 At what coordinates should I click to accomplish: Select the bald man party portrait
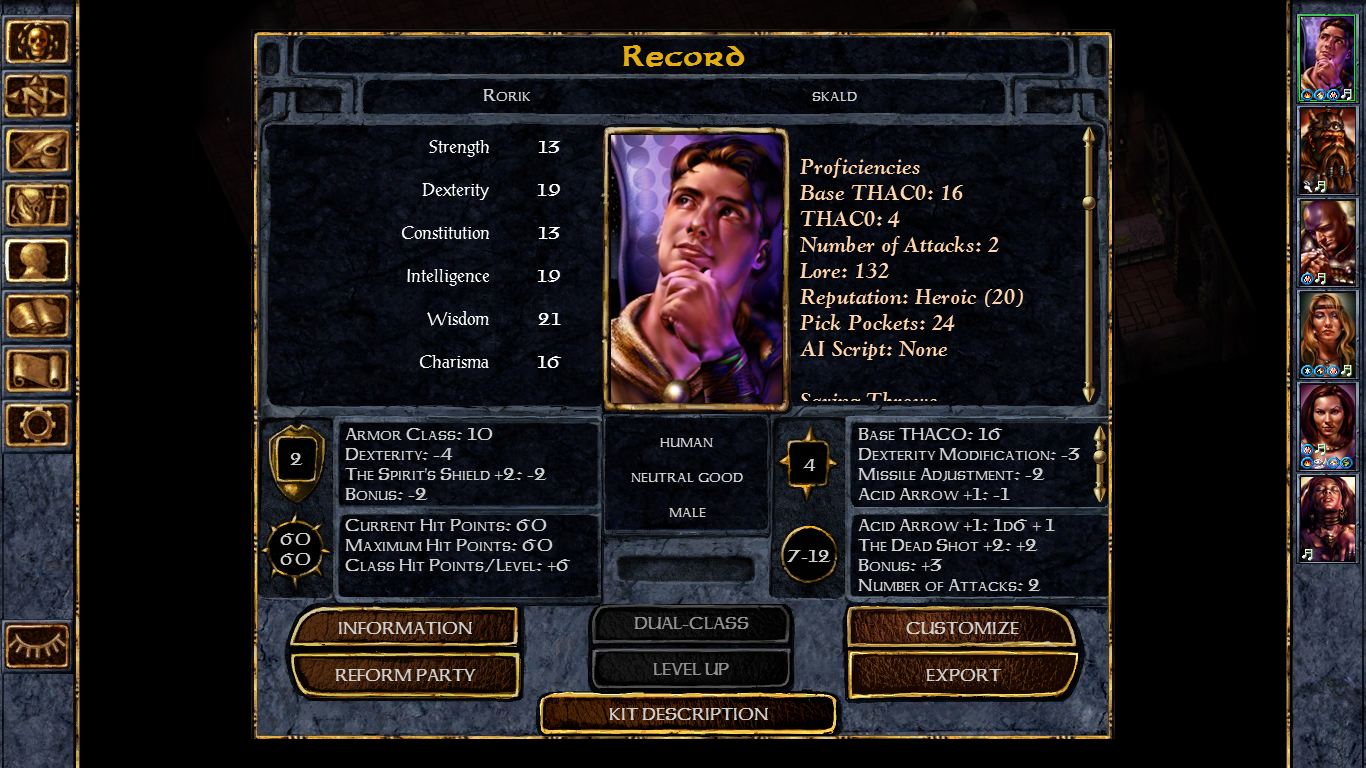coord(1326,242)
